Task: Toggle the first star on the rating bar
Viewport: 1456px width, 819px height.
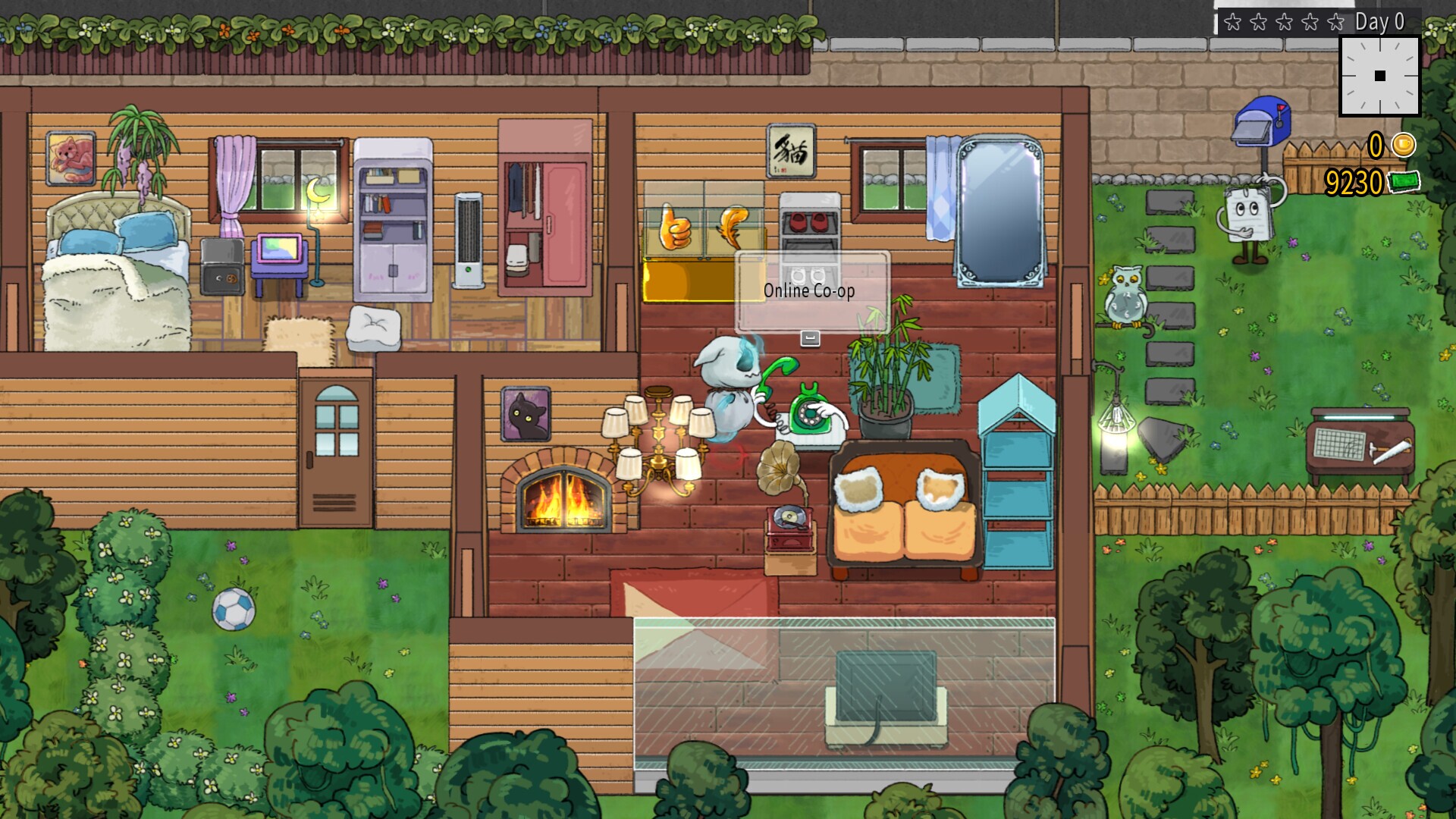Action: tap(1232, 22)
